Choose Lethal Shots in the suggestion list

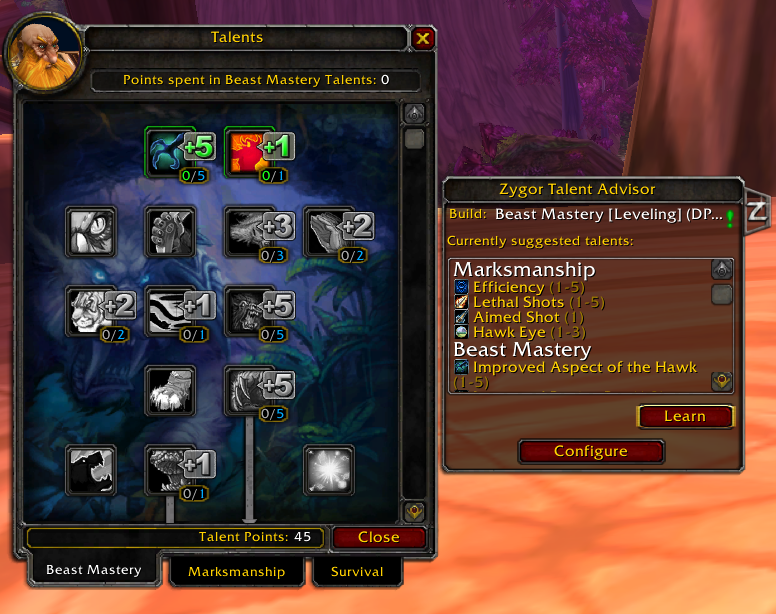pyautogui.click(x=517, y=302)
